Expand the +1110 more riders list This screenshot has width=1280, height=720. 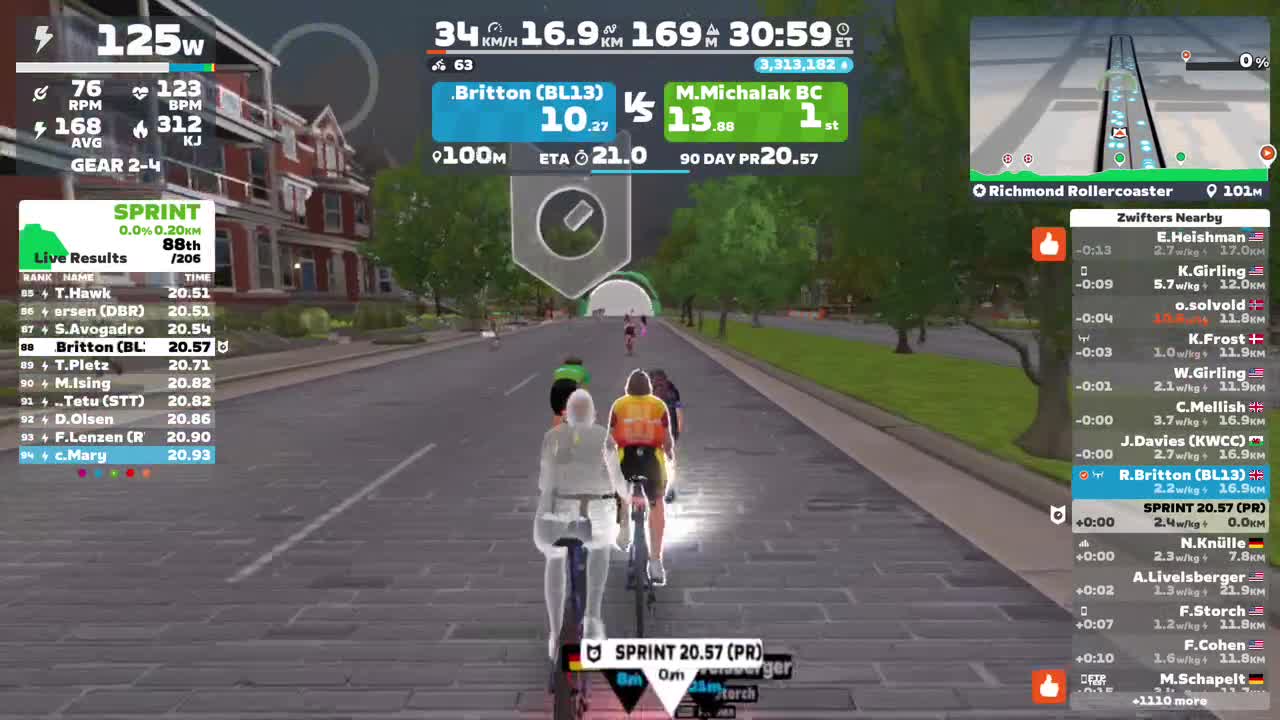click(1170, 701)
